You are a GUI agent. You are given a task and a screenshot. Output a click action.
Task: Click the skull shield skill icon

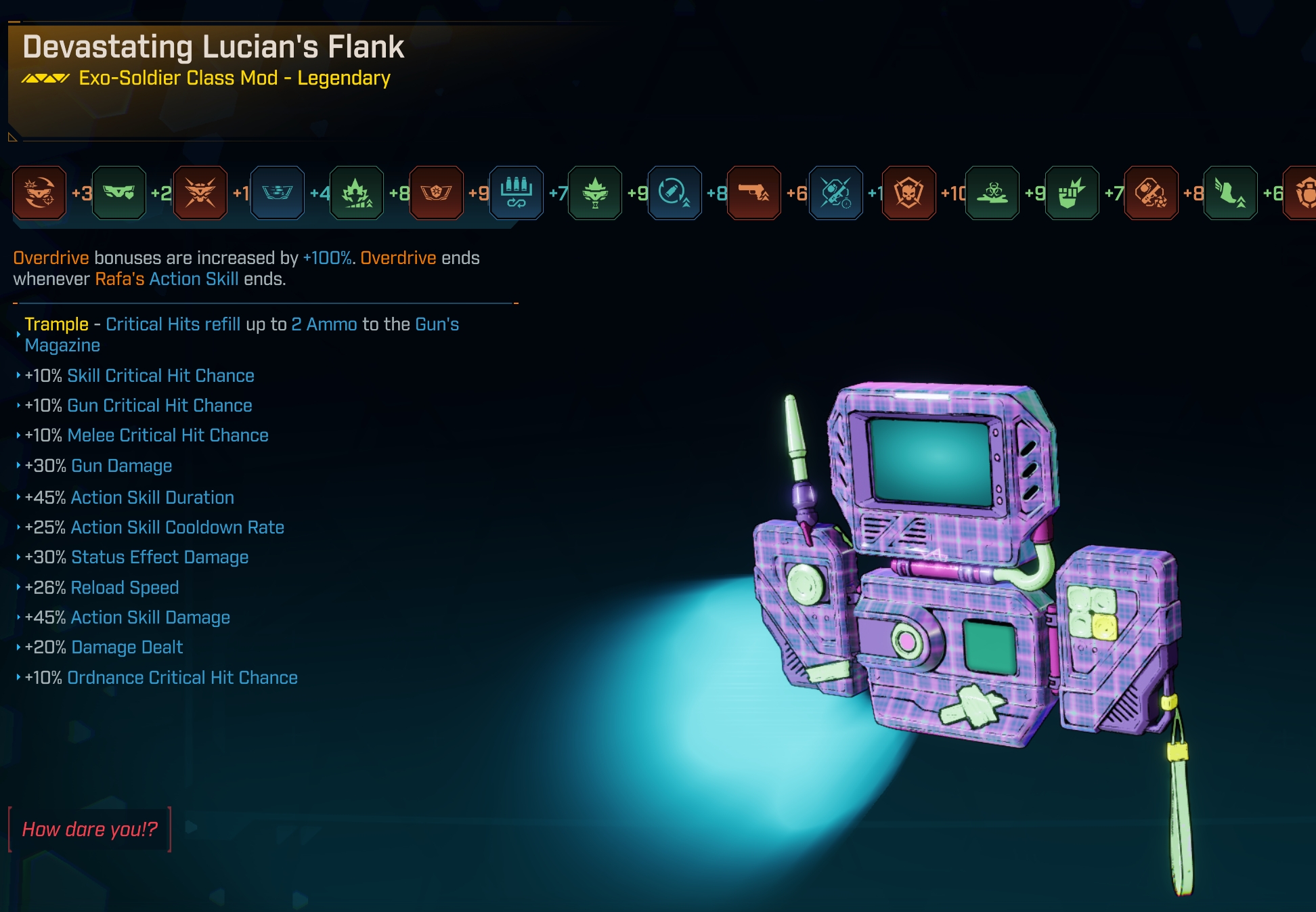[x=908, y=193]
